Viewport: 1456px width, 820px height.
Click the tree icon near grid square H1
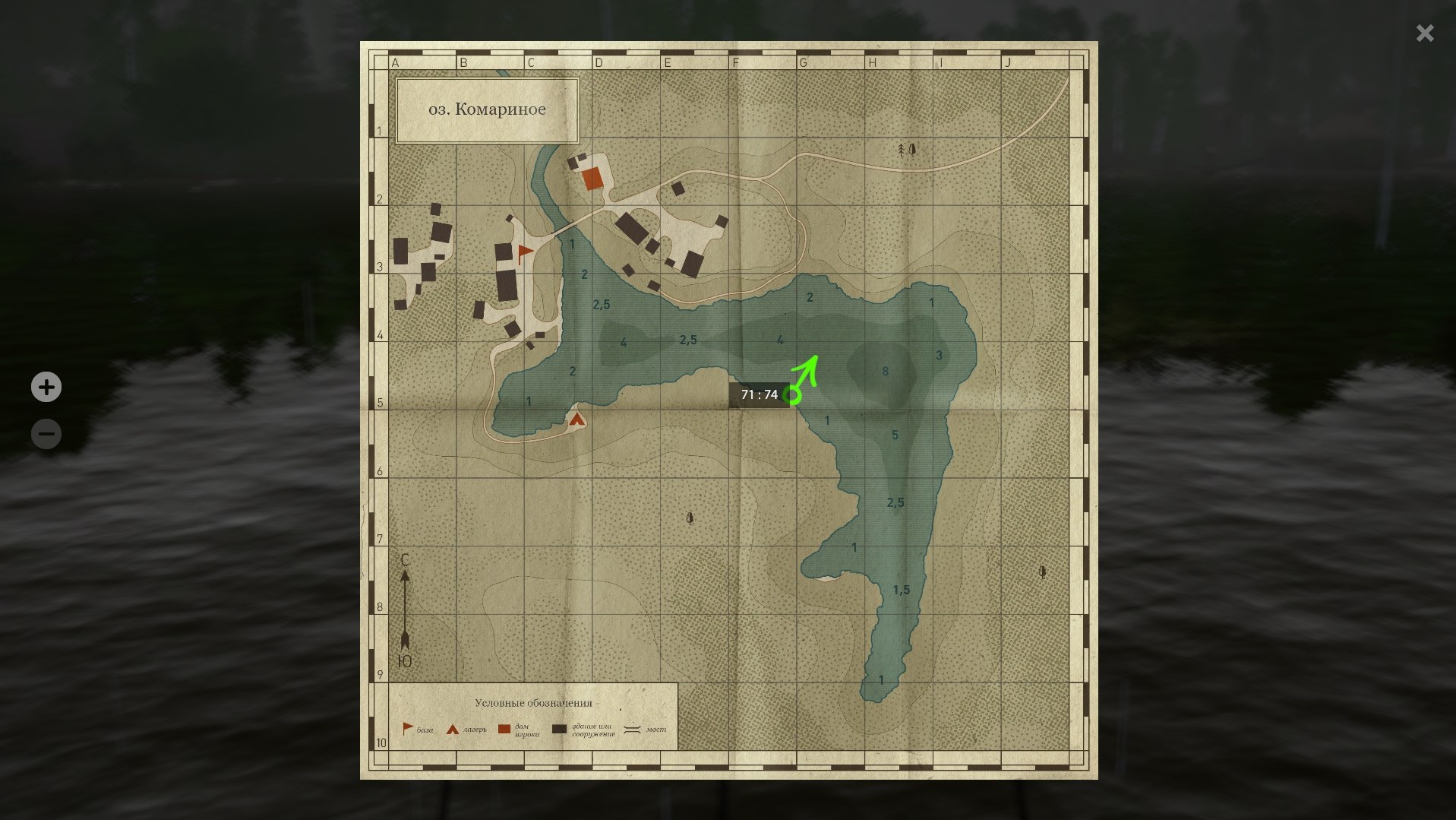902,150
